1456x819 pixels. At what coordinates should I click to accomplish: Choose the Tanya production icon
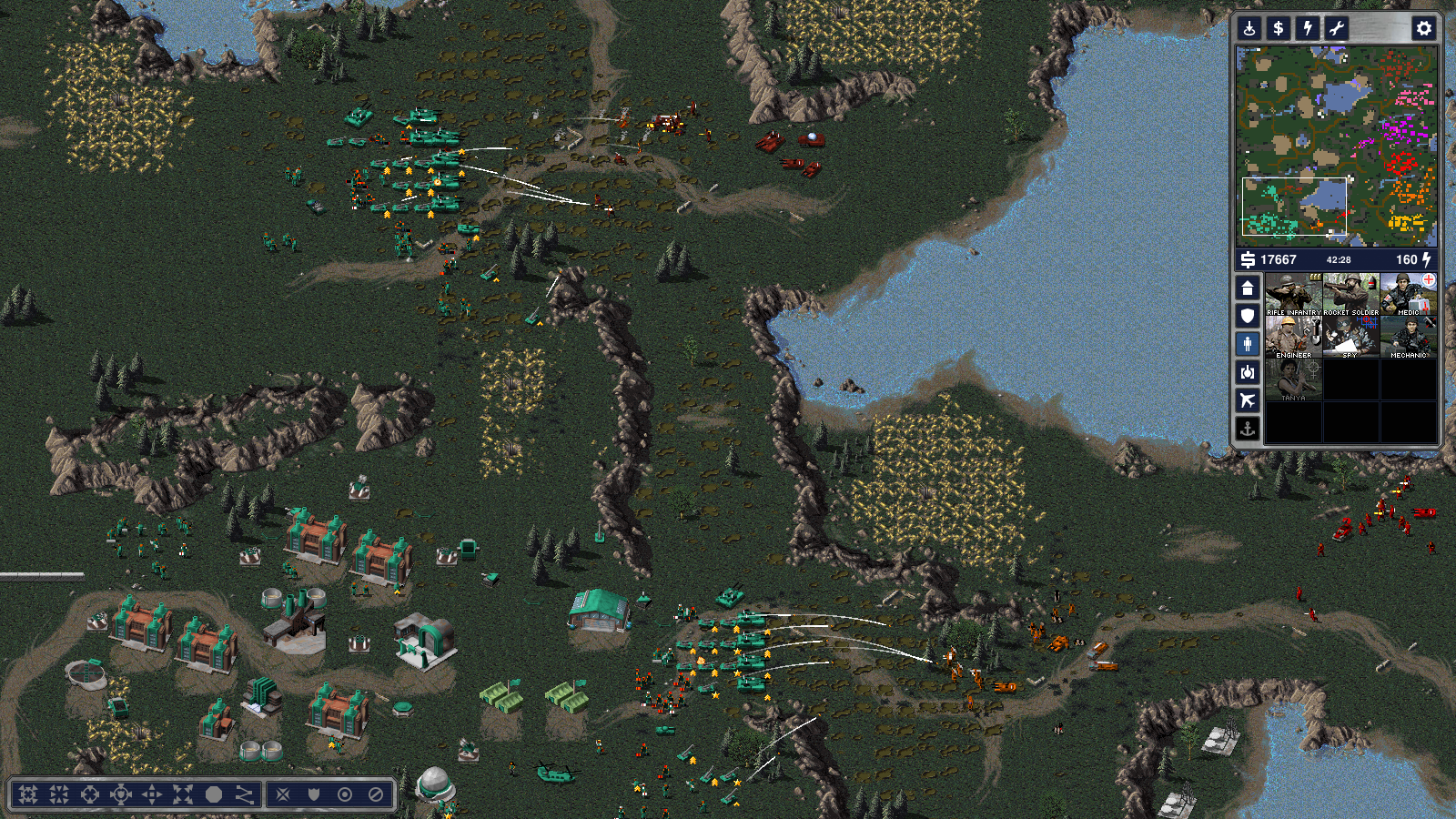pyautogui.click(x=1293, y=379)
